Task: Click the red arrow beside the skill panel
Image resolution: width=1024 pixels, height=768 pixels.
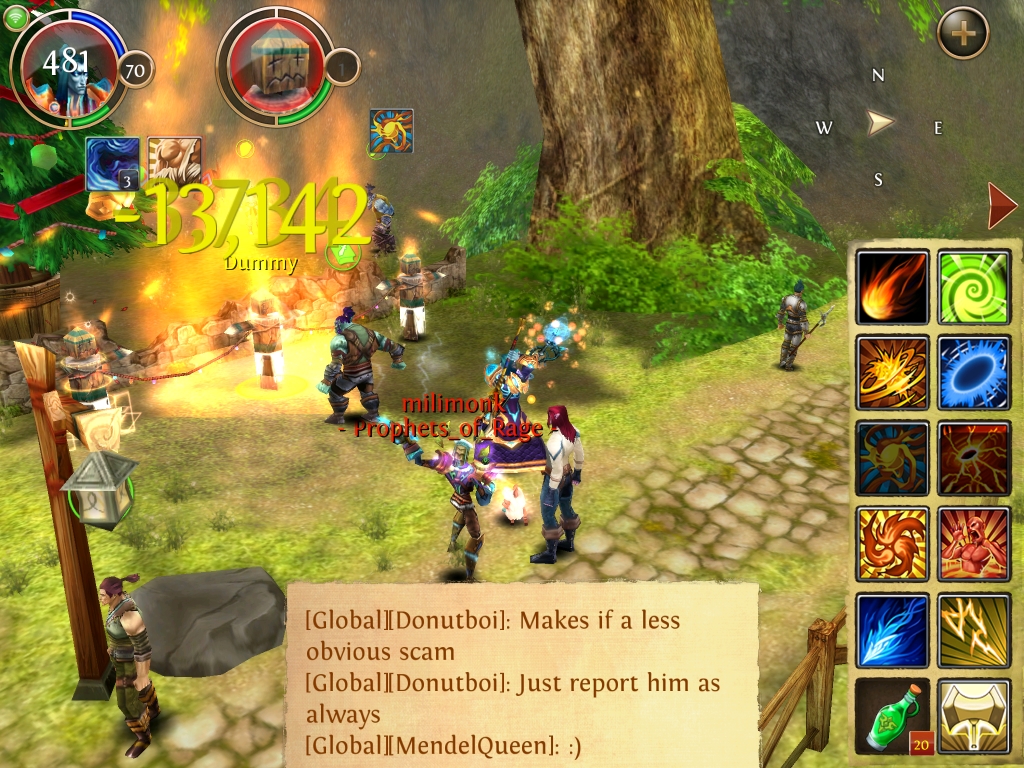Action: click(1001, 206)
